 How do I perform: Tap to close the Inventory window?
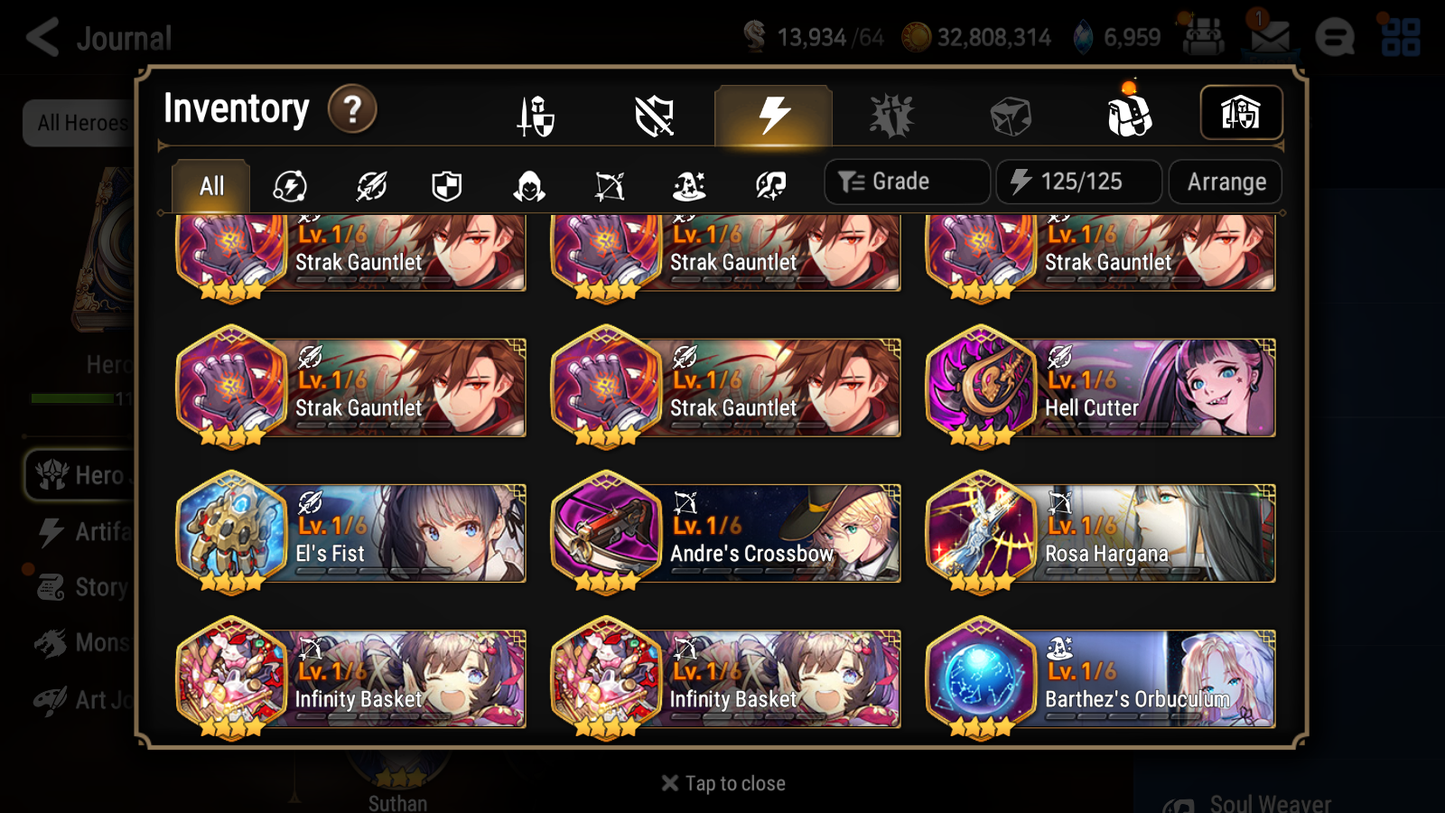click(722, 783)
